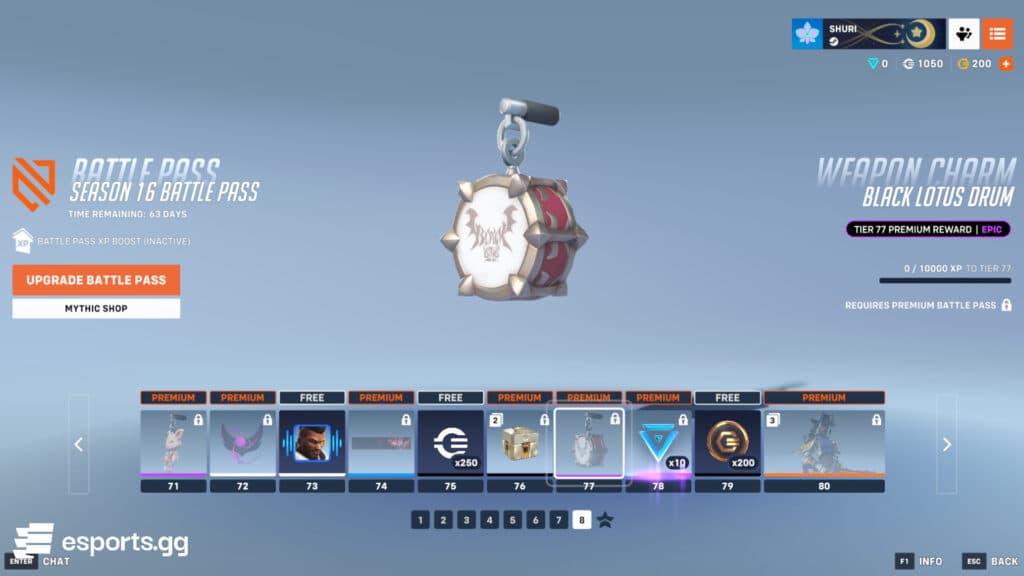Switch to battle pass page 5
Image resolution: width=1024 pixels, height=576 pixels.
point(512,520)
